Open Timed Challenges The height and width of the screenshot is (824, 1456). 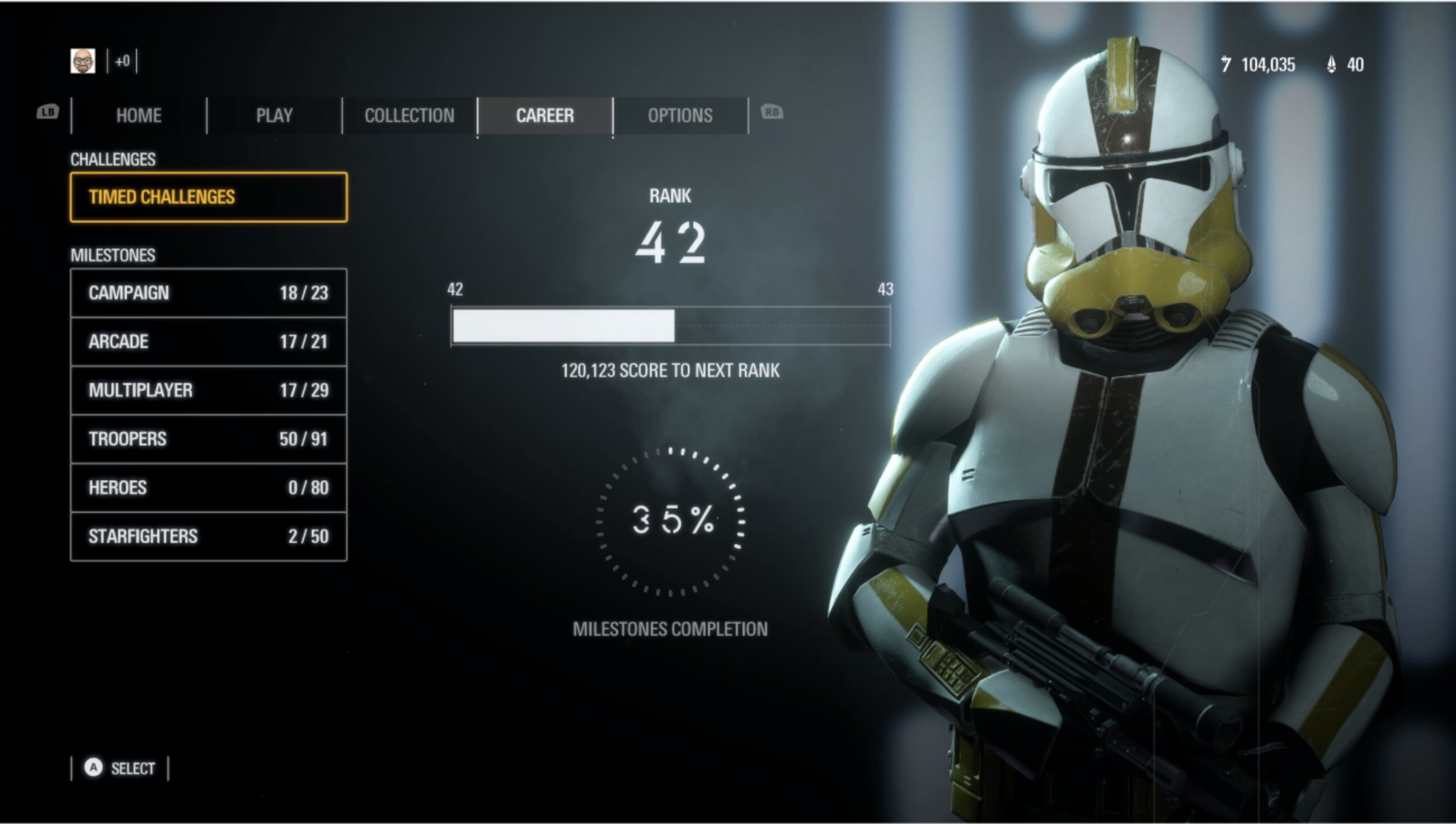tap(208, 197)
